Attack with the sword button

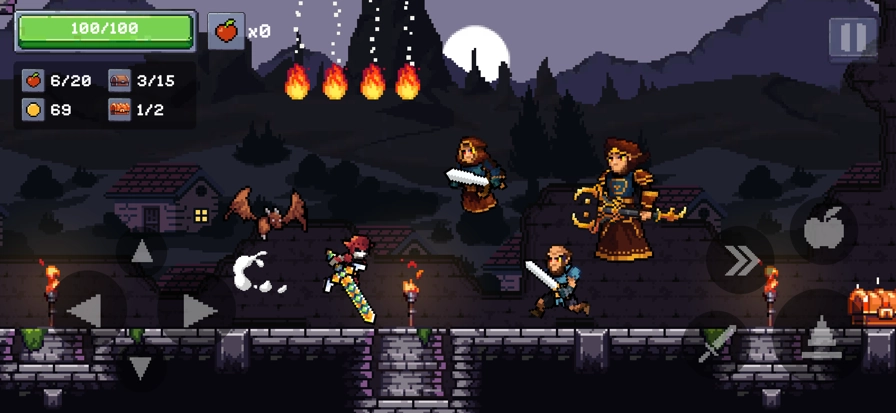(715, 342)
